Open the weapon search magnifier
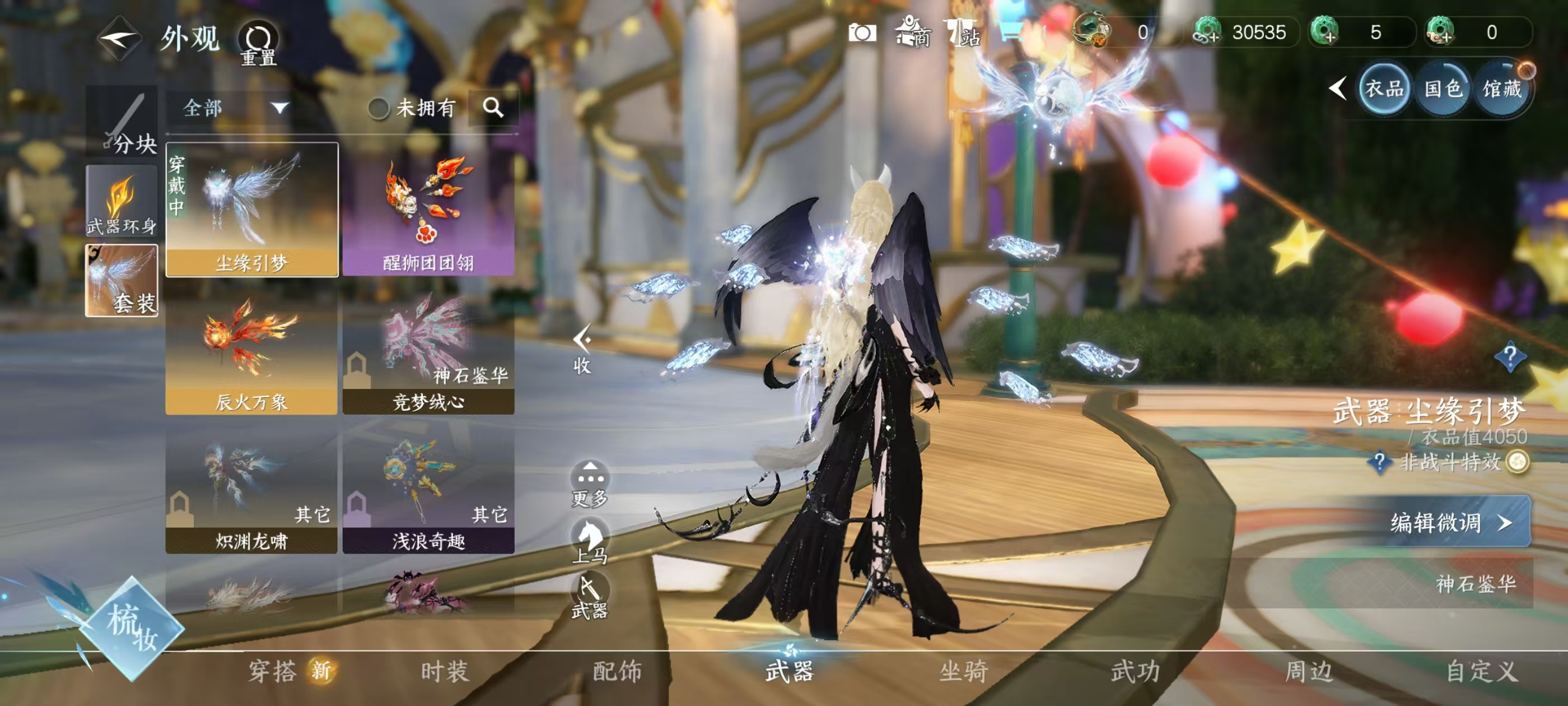1568x706 pixels. coord(493,109)
